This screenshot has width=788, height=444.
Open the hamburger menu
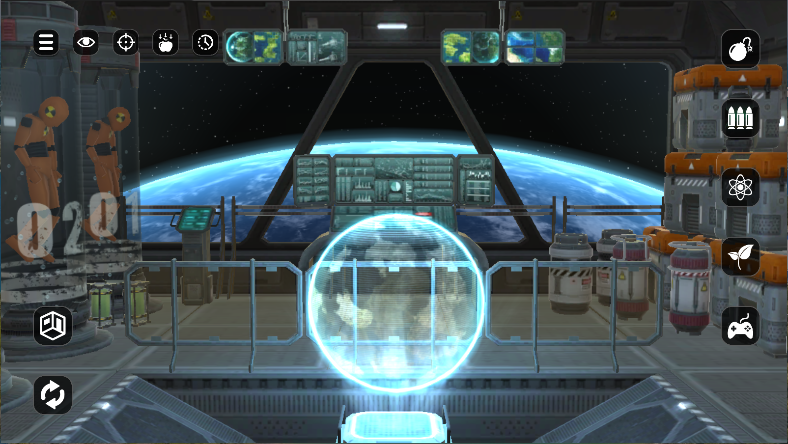(46, 42)
